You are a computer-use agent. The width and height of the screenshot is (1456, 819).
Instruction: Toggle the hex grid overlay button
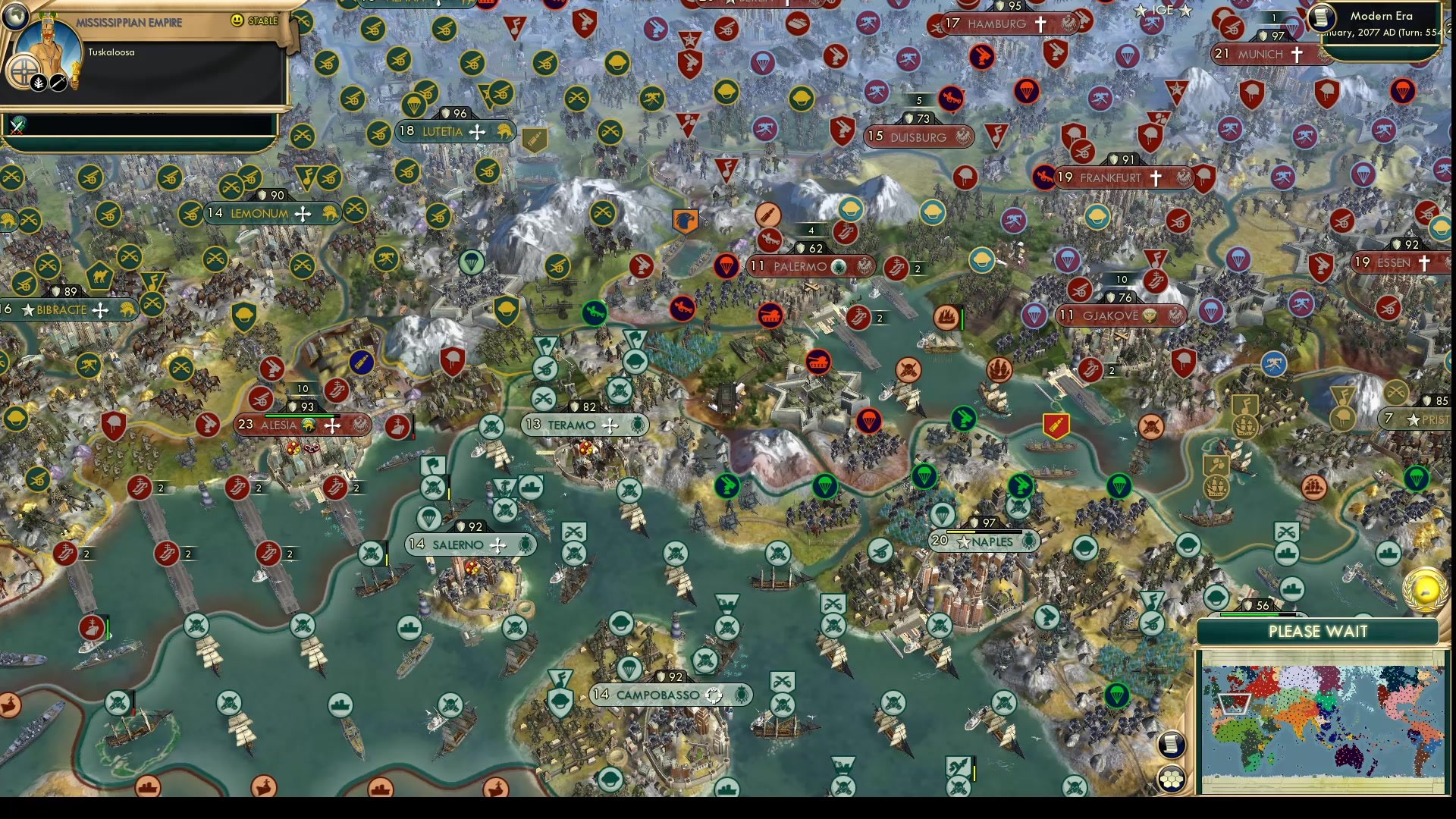pos(1172,778)
